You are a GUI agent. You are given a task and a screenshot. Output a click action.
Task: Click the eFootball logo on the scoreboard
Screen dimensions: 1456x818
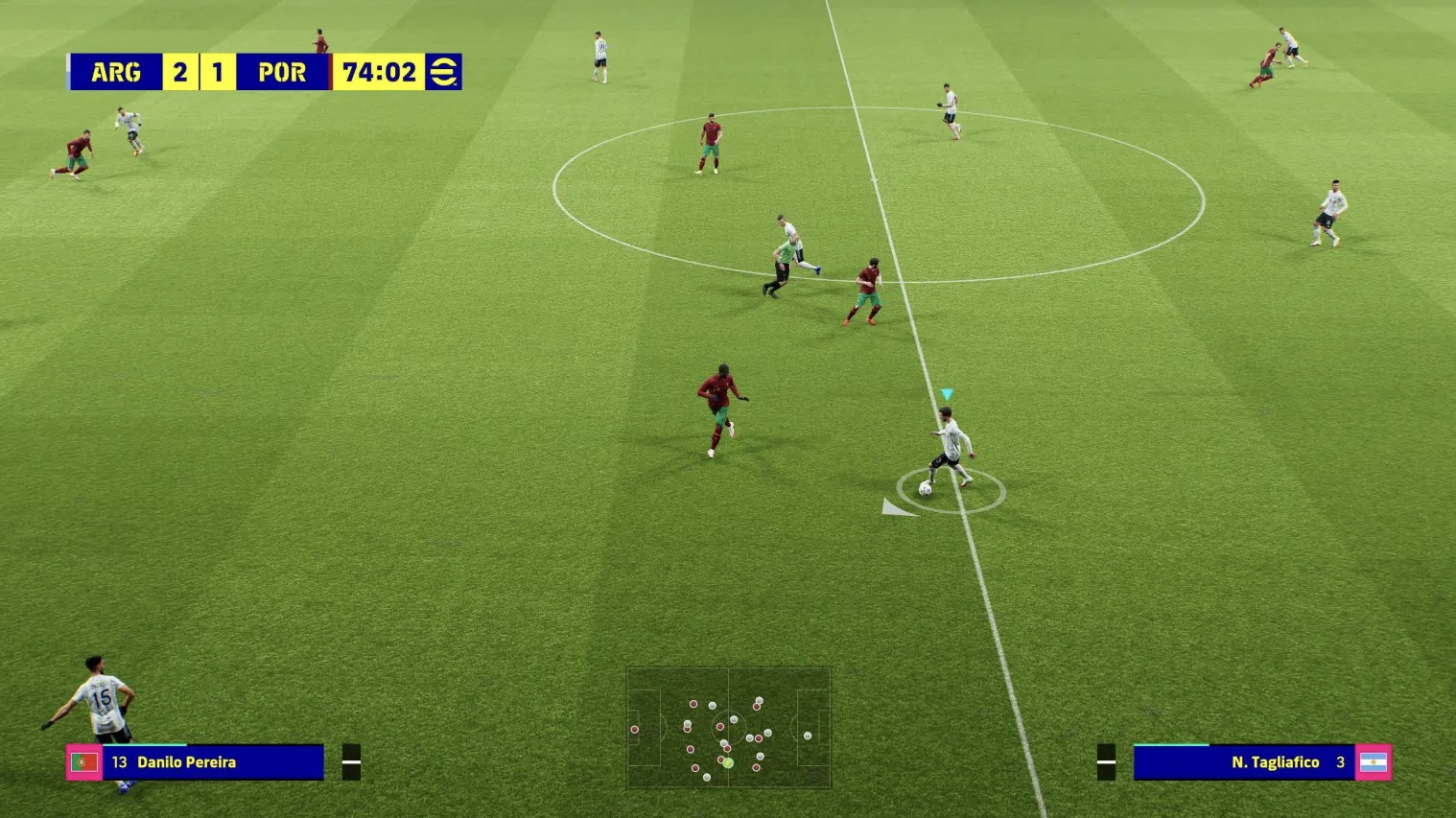pos(446,71)
